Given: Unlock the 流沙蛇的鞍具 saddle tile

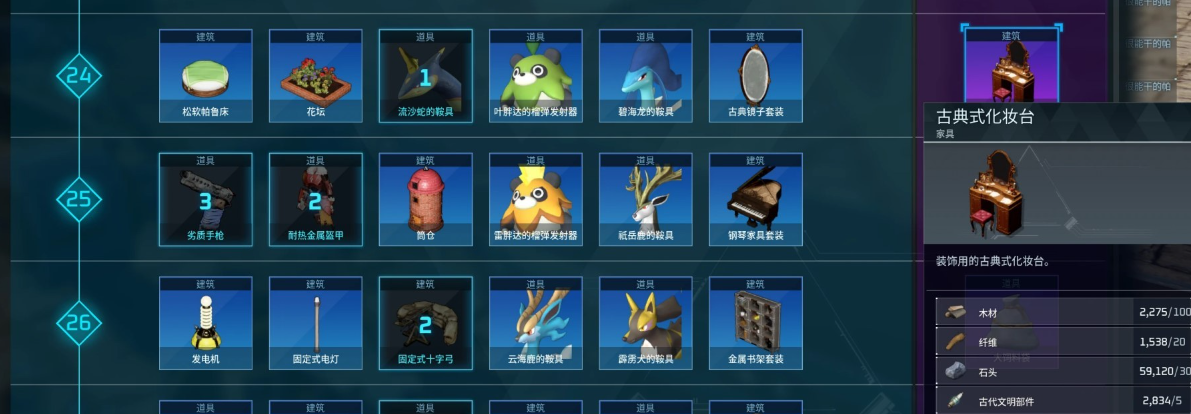Looking at the screenshot, I should [x=425, y=76].
